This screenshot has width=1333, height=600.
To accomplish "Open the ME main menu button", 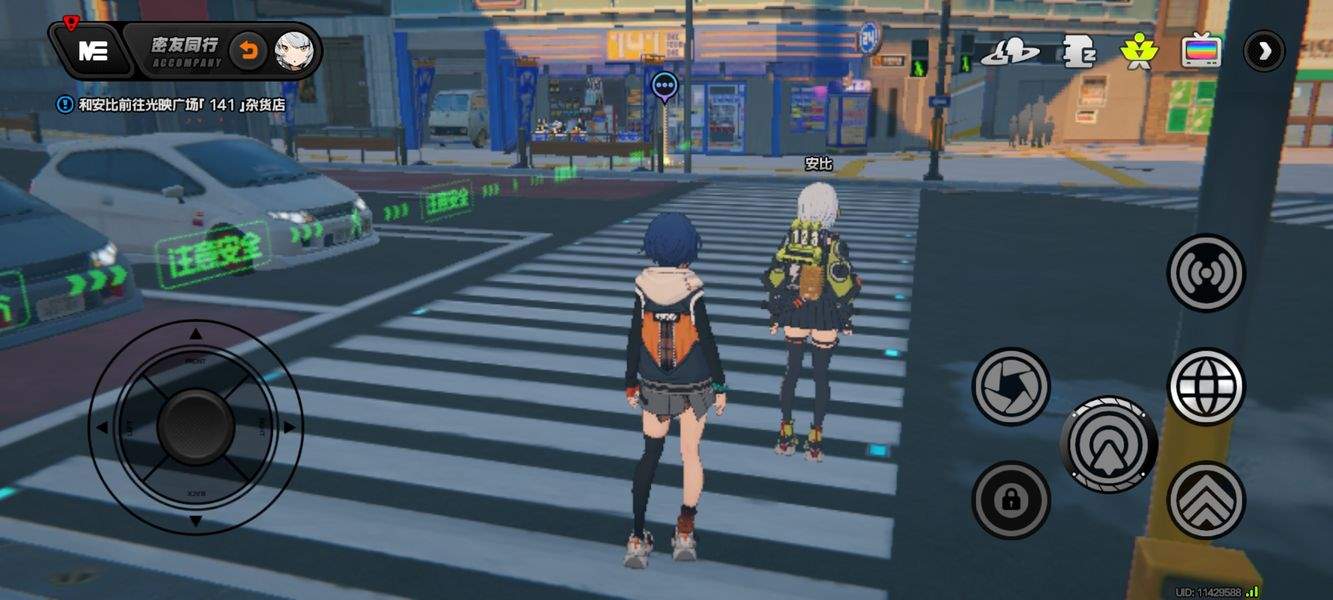I will (x=92, y=51).
